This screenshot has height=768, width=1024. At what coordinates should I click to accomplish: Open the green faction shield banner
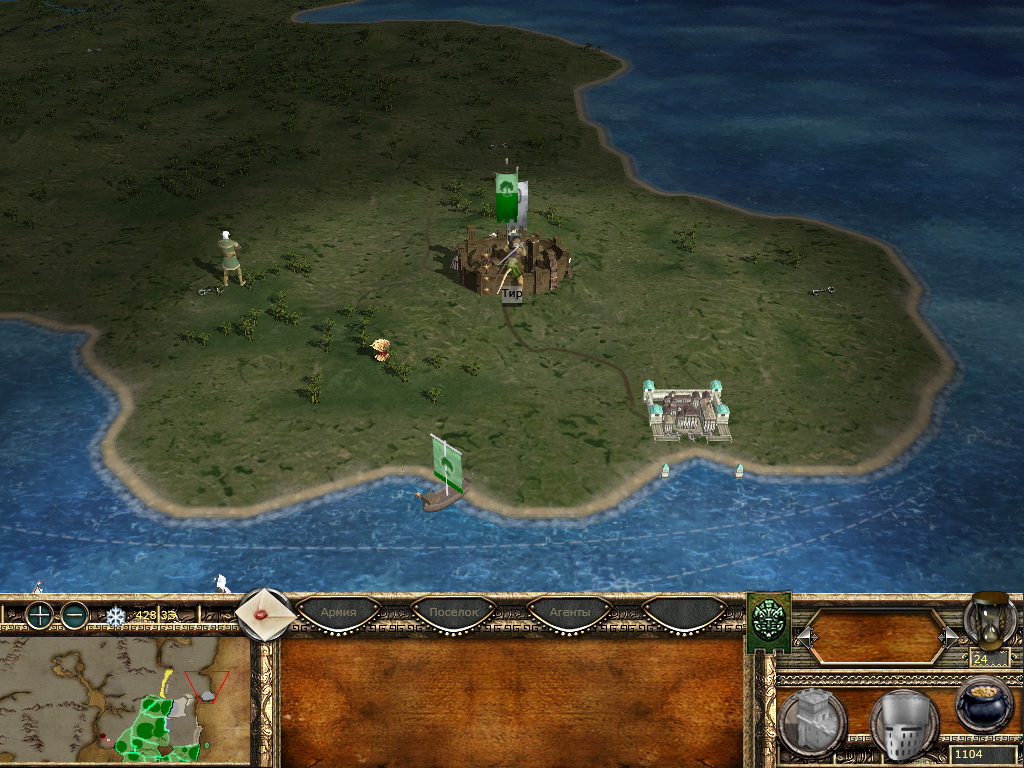(768, 622)
